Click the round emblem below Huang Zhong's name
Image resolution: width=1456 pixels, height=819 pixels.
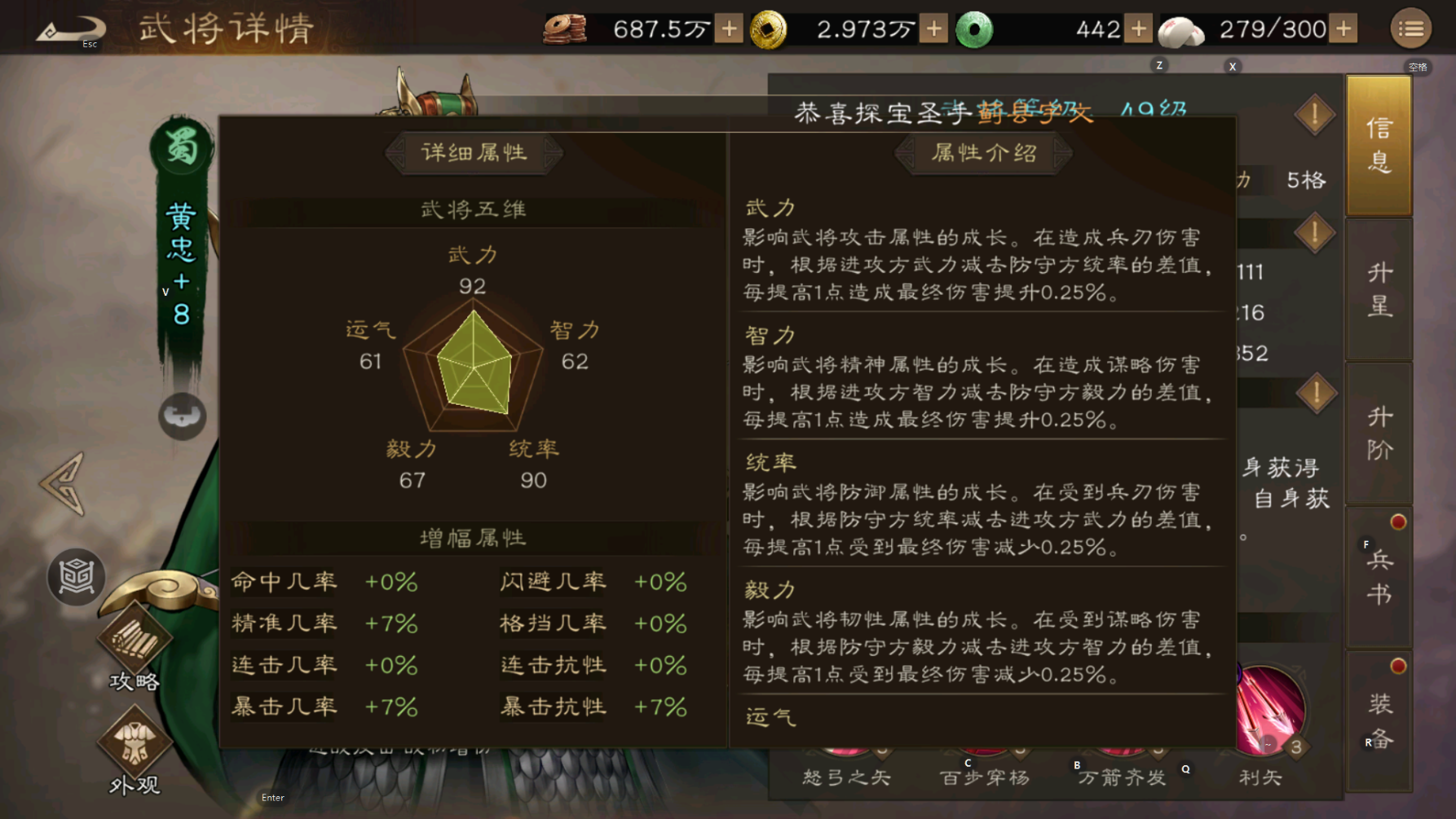coord(182,416)
